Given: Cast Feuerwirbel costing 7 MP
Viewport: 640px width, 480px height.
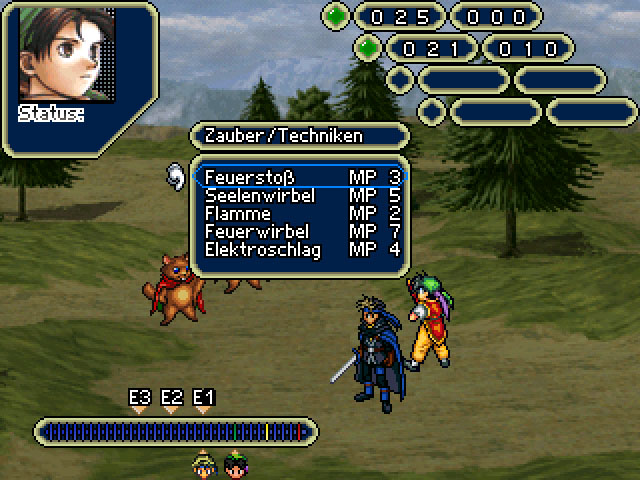Looking at the screenshot, I should [x=257, y=231].
